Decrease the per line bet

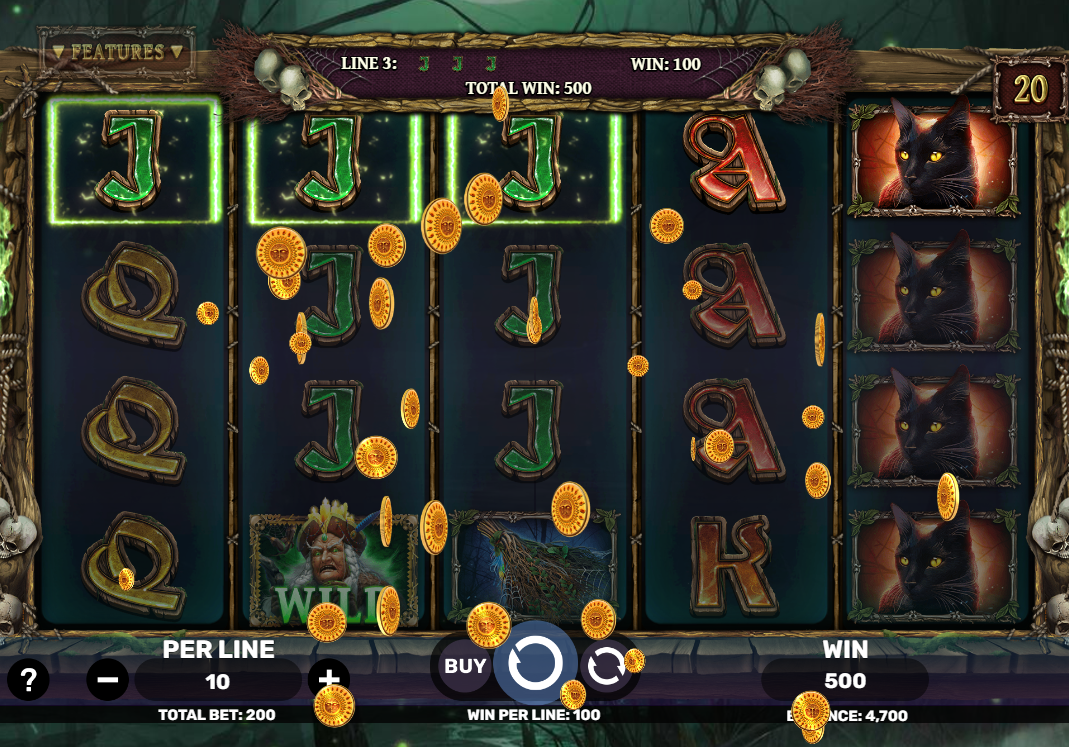click(107, 681)
